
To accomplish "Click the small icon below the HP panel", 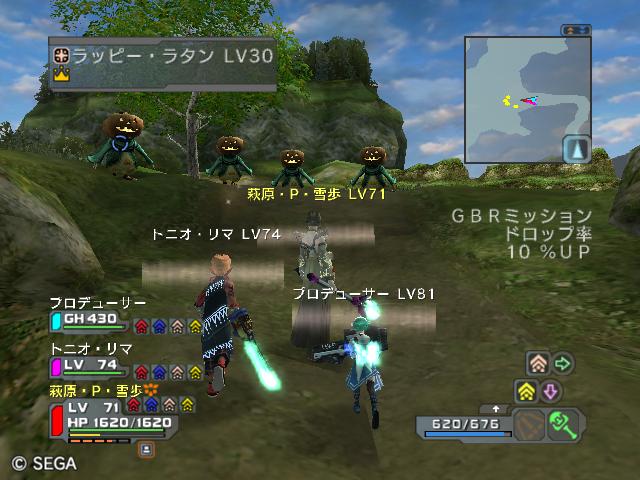I will tap(146, 450).
